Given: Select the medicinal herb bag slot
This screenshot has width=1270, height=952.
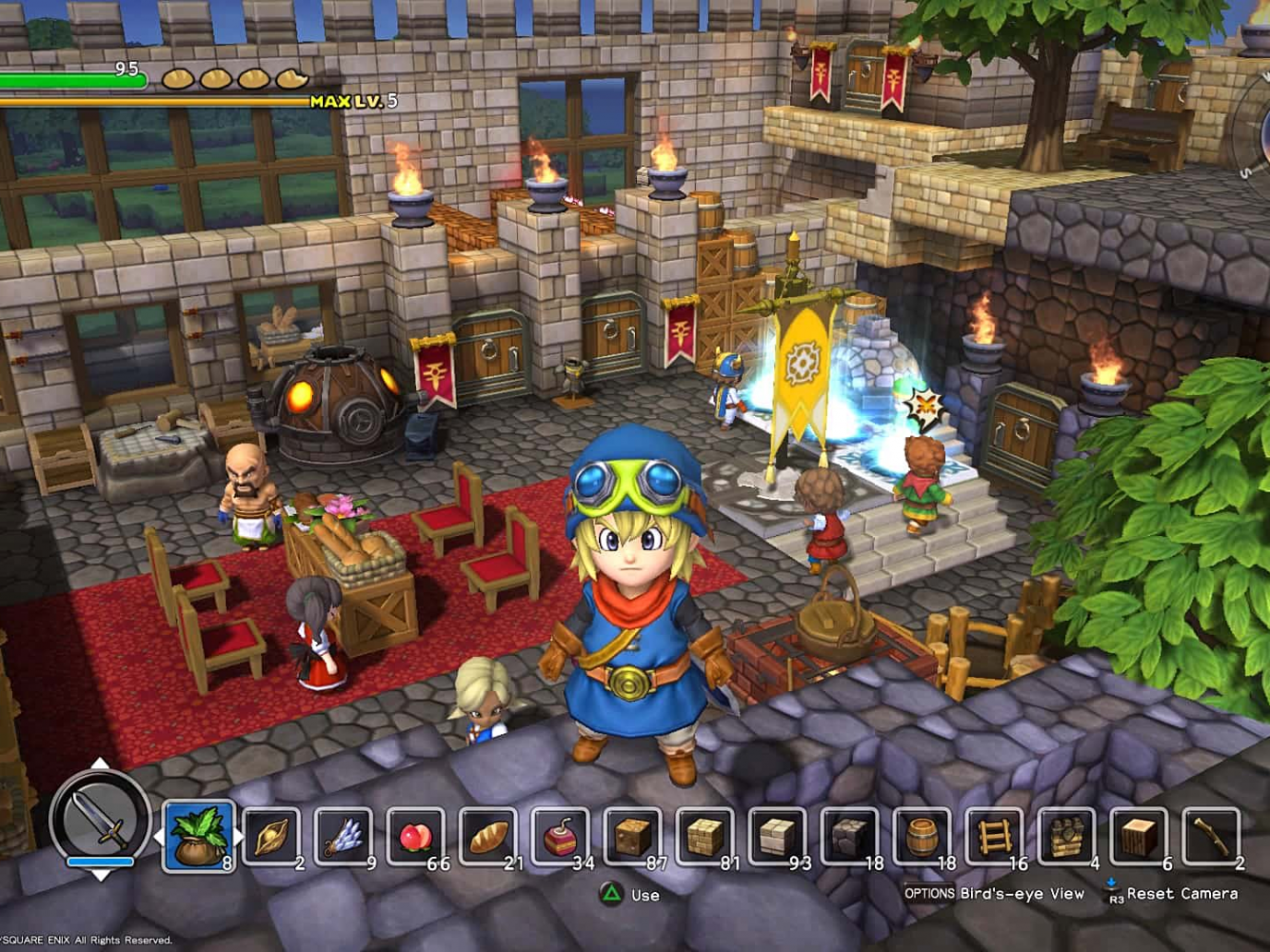Looking at the screenshot, I should click(198, 837).
